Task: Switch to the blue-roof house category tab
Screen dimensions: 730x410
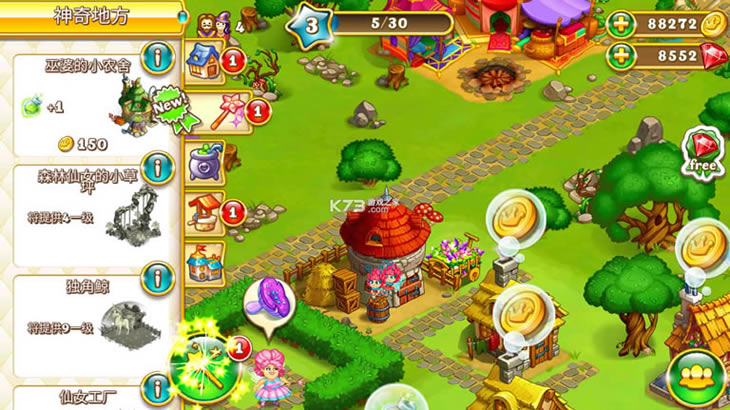Action: [x=203, y=59]
